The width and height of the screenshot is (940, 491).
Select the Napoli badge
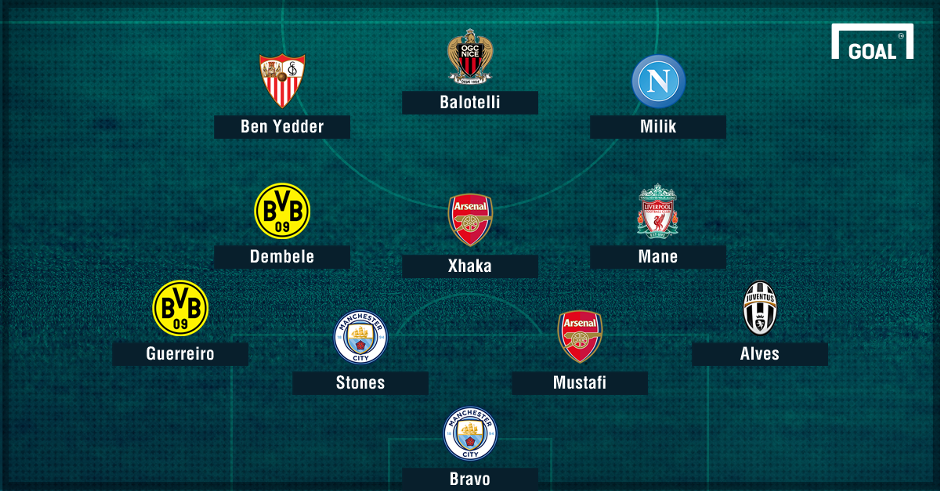(x=658, y=82)
